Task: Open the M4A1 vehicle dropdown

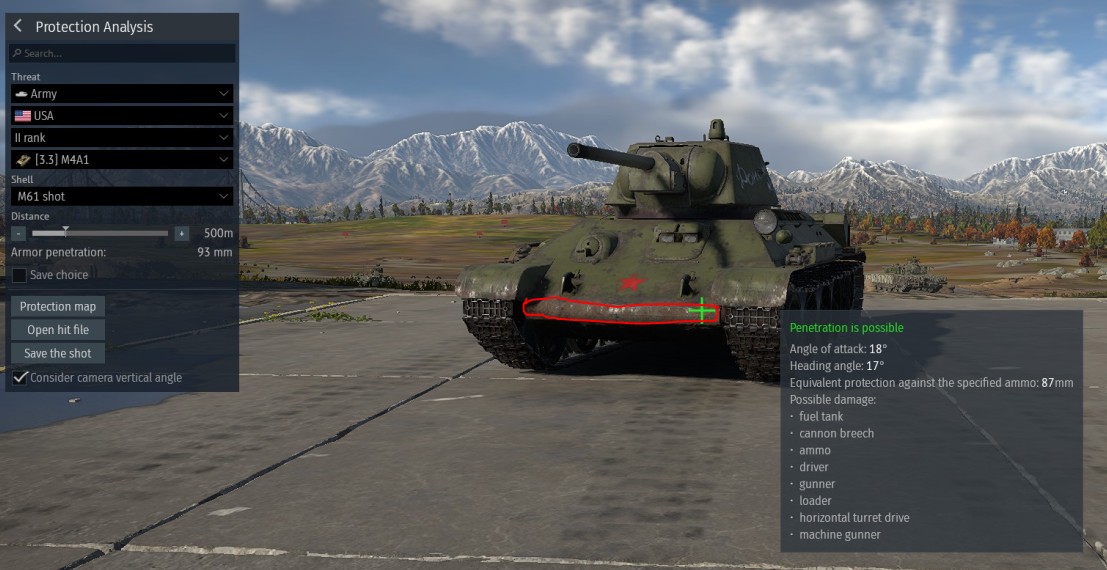Action: 122,159
